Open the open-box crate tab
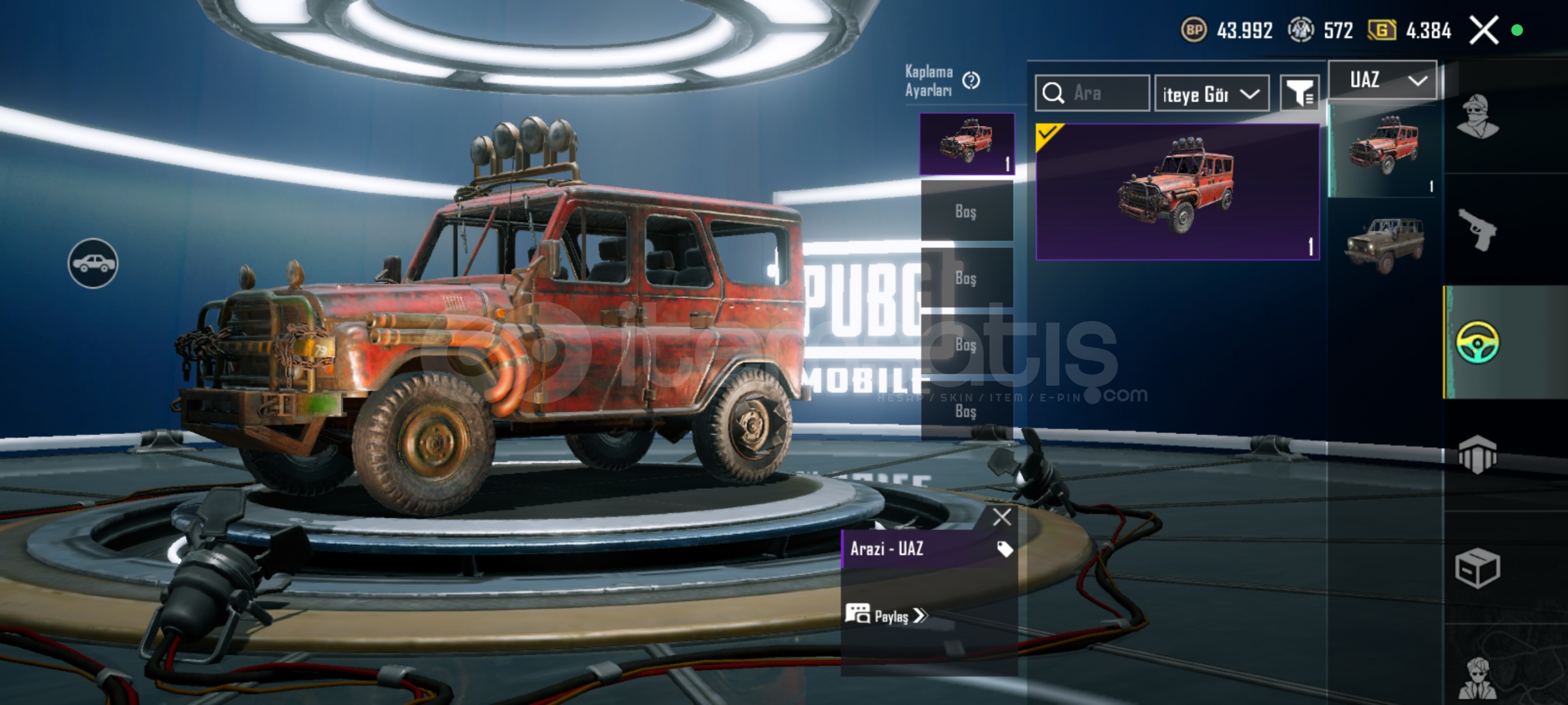 (1478, 568)
